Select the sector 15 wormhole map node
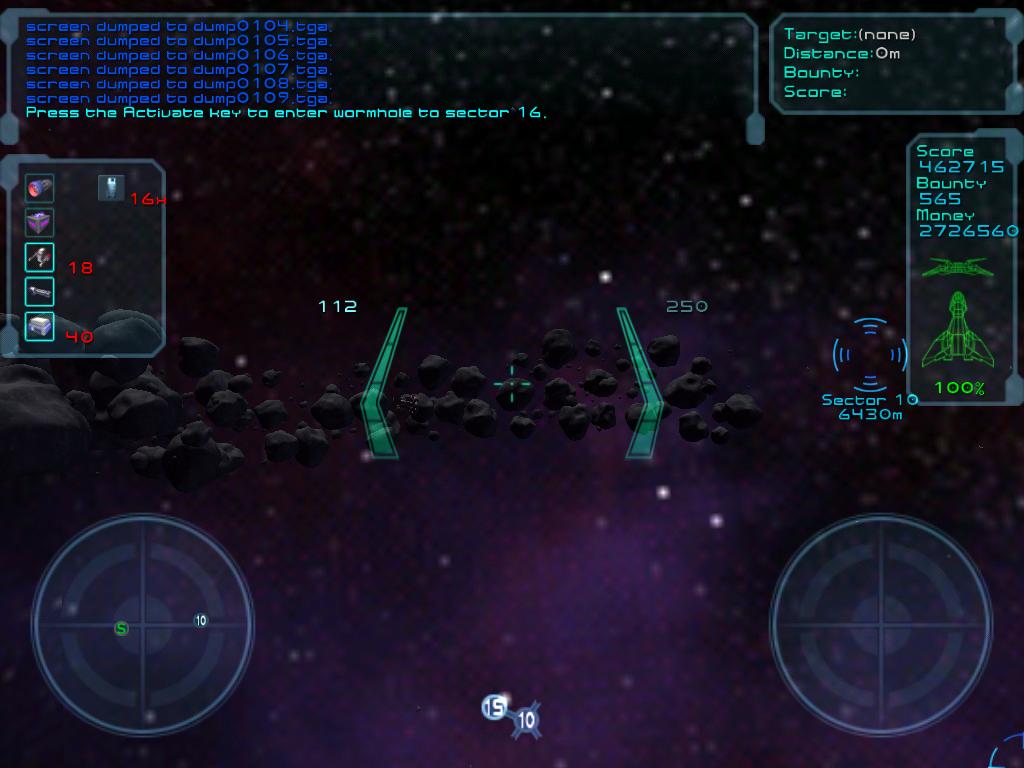This screenshot has width=1024, height=768. 494,708
